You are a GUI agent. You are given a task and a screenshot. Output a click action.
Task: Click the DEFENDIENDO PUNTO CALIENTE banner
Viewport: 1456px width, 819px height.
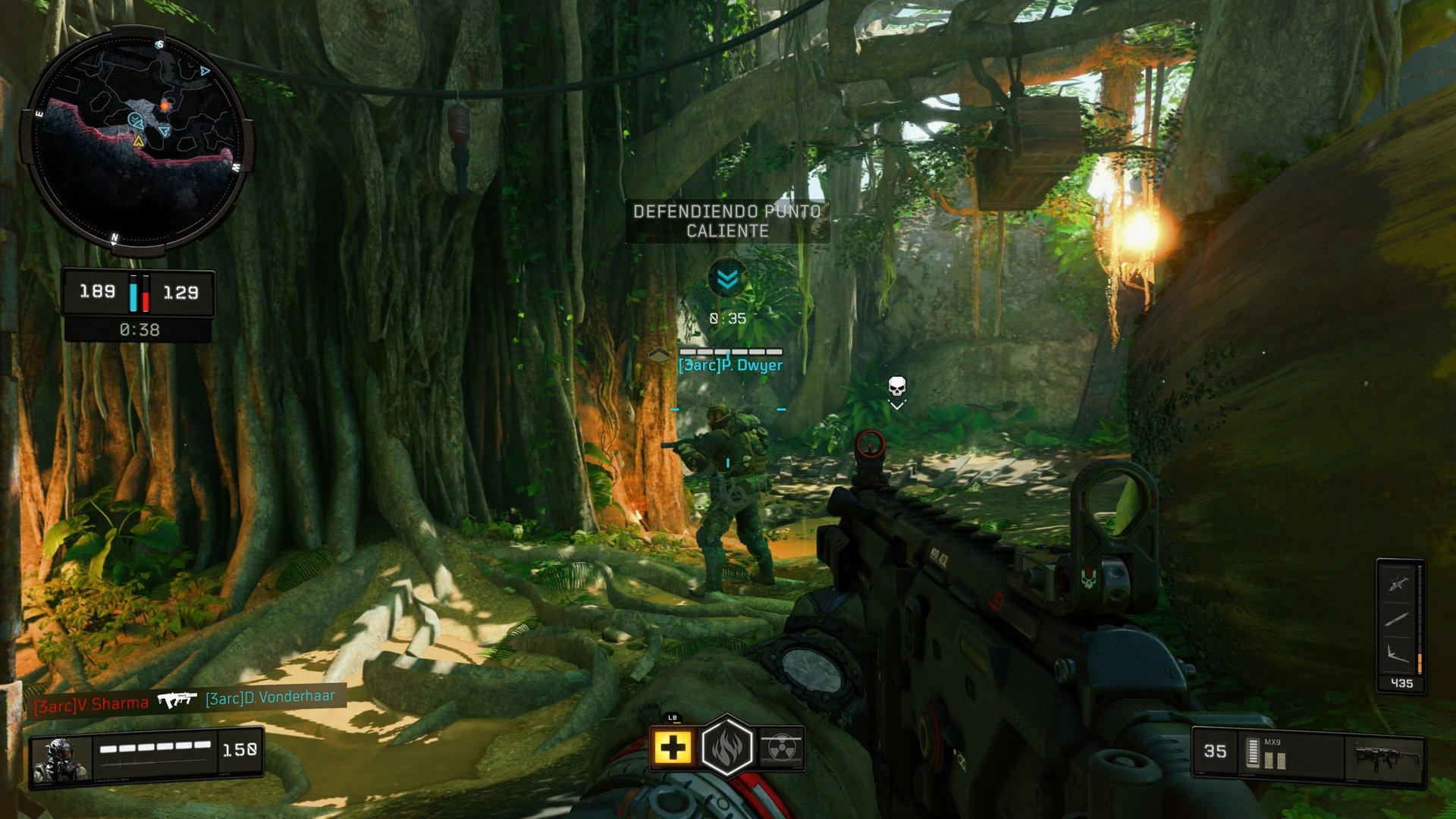point(726,221)
